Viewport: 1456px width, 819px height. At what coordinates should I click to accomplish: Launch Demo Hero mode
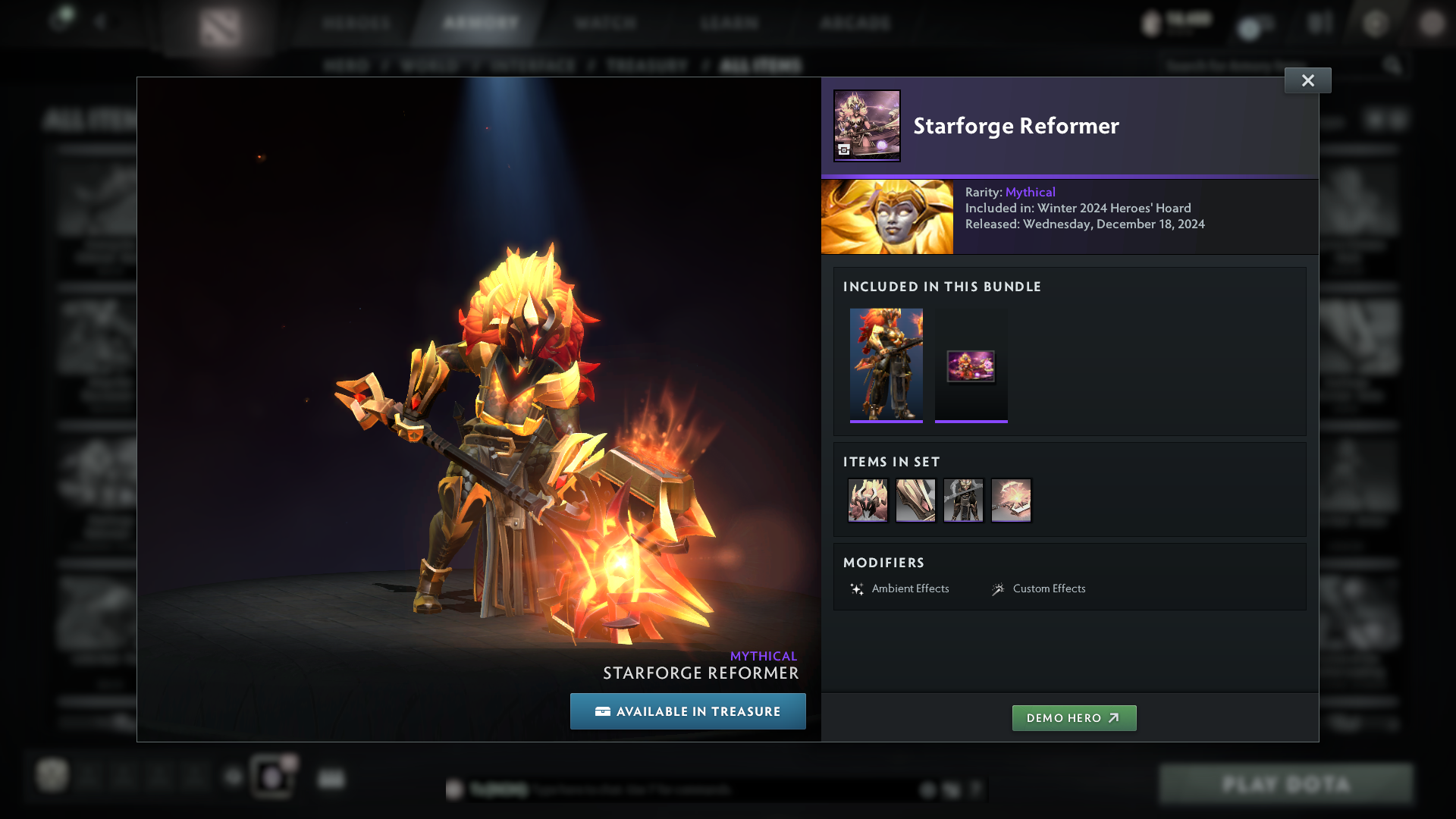click(x=1074, y=718)
